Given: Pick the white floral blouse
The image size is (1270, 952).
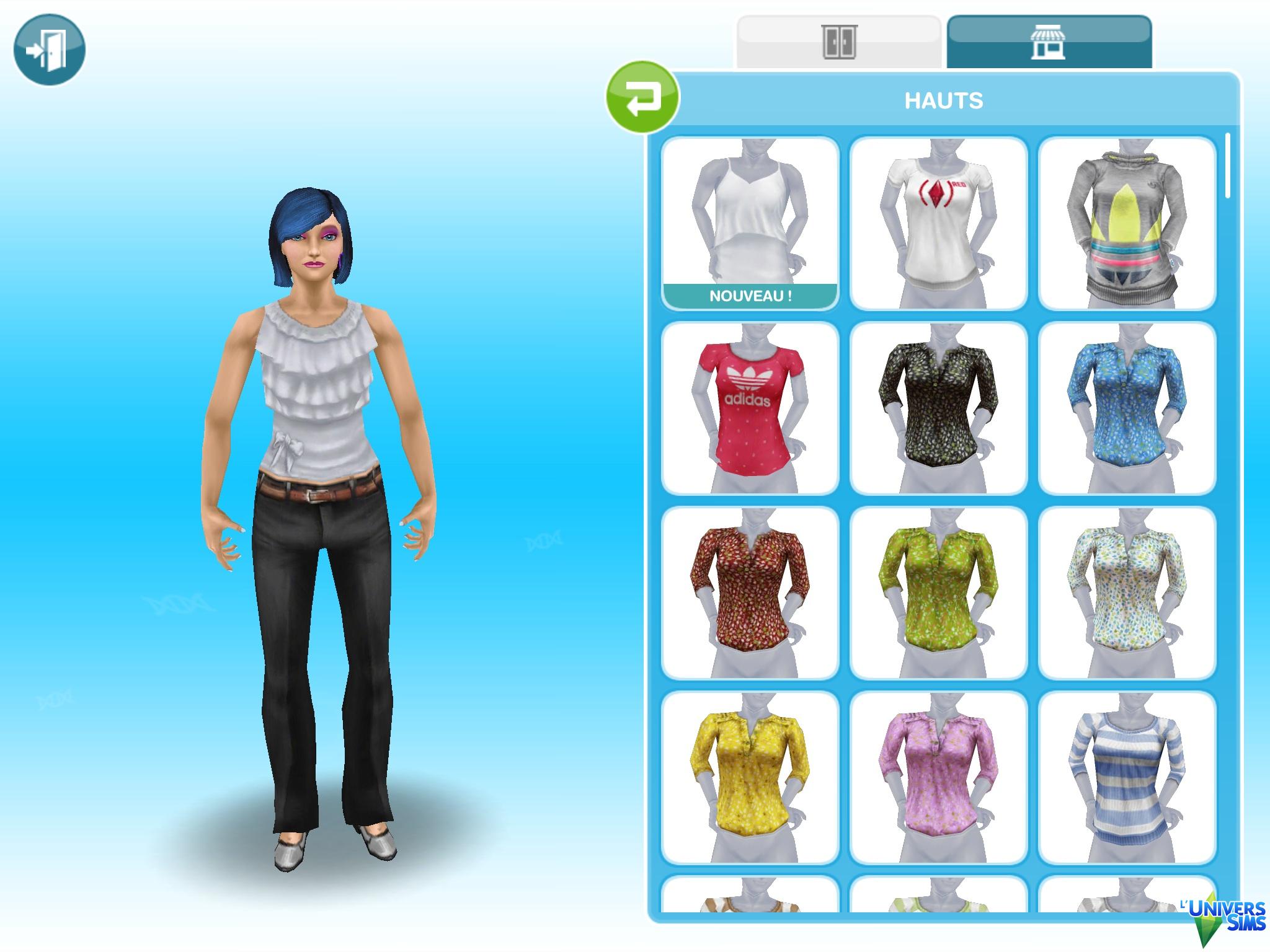Looking at the screenshot, I should tap(1127, 593).
